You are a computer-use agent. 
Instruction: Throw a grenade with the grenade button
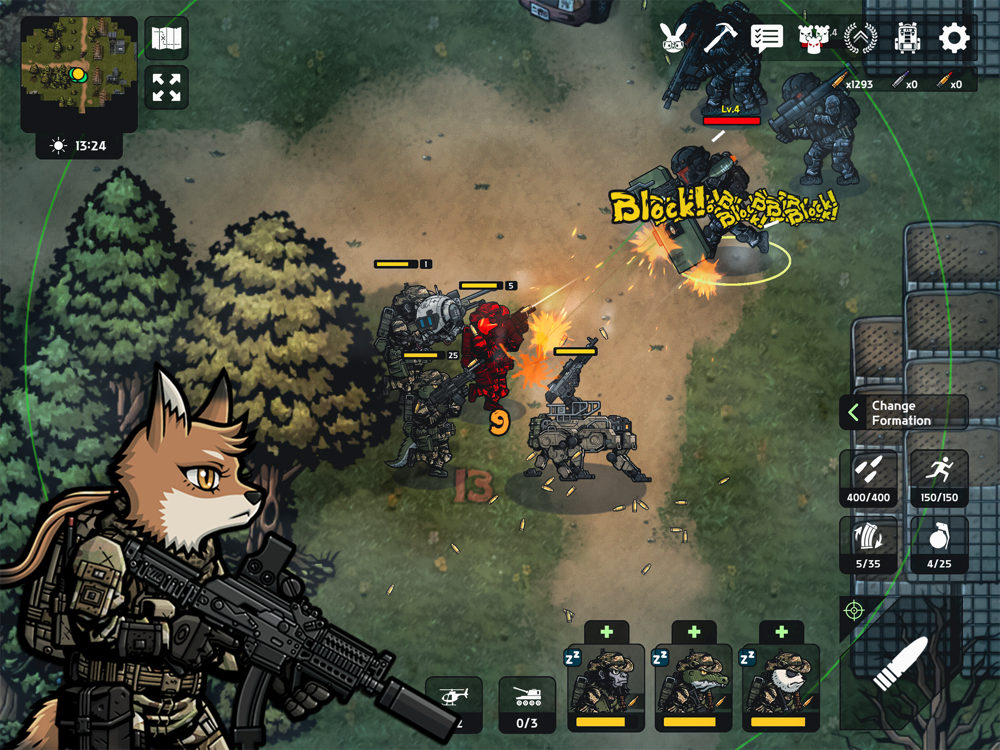(939, 545)
